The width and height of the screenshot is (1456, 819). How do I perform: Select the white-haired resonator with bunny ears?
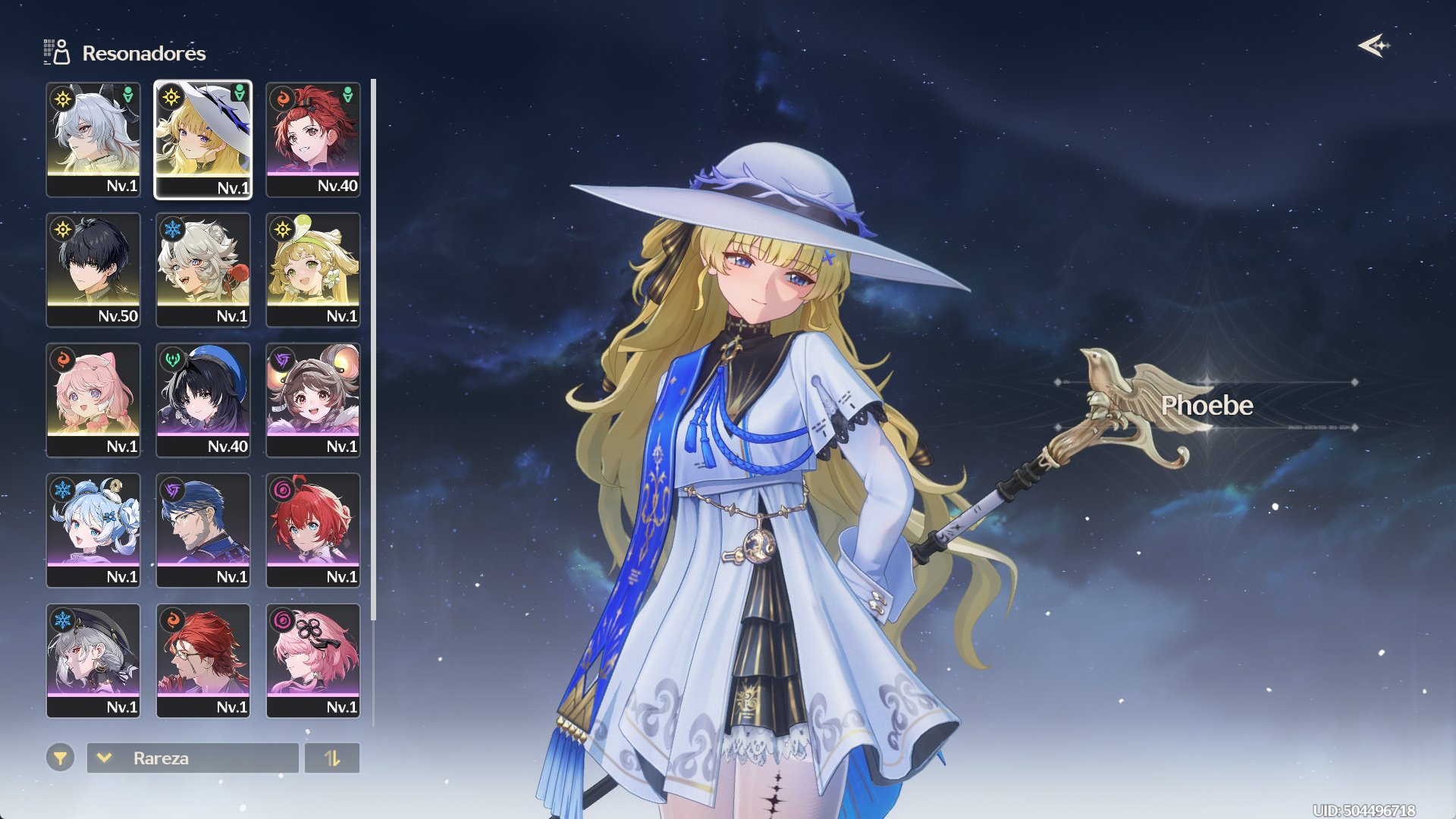93,140
